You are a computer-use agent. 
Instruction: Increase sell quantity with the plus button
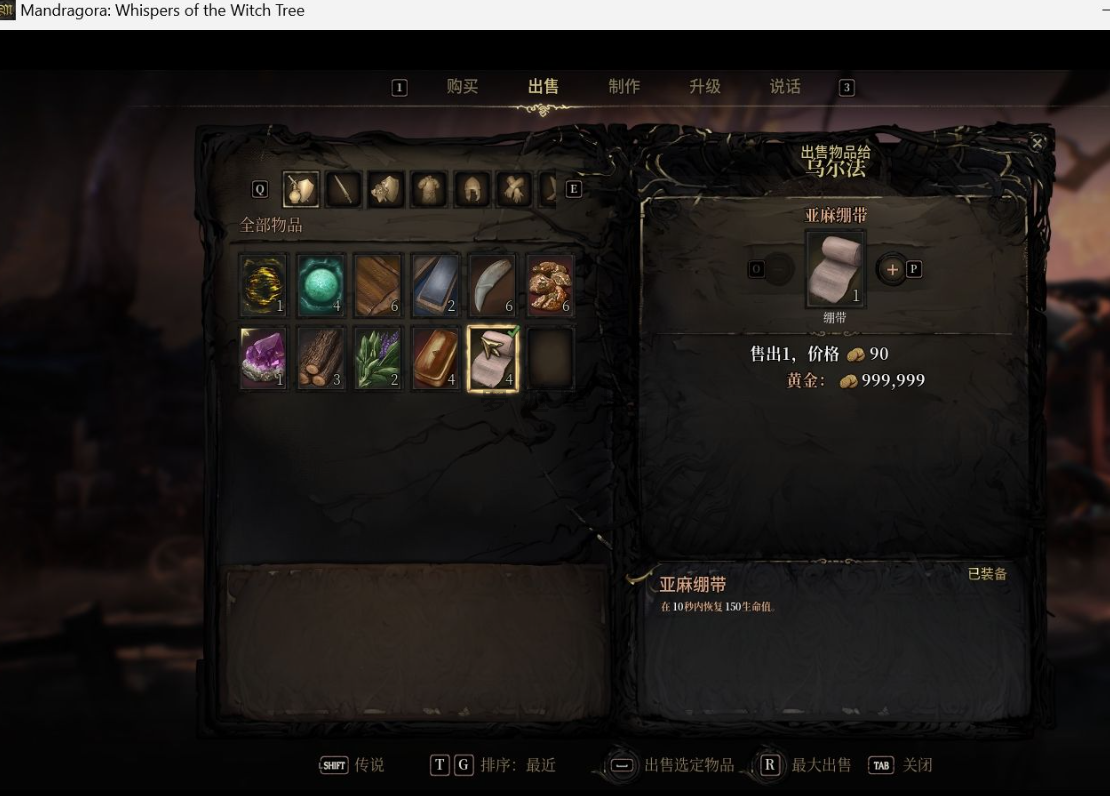(892, 269)
